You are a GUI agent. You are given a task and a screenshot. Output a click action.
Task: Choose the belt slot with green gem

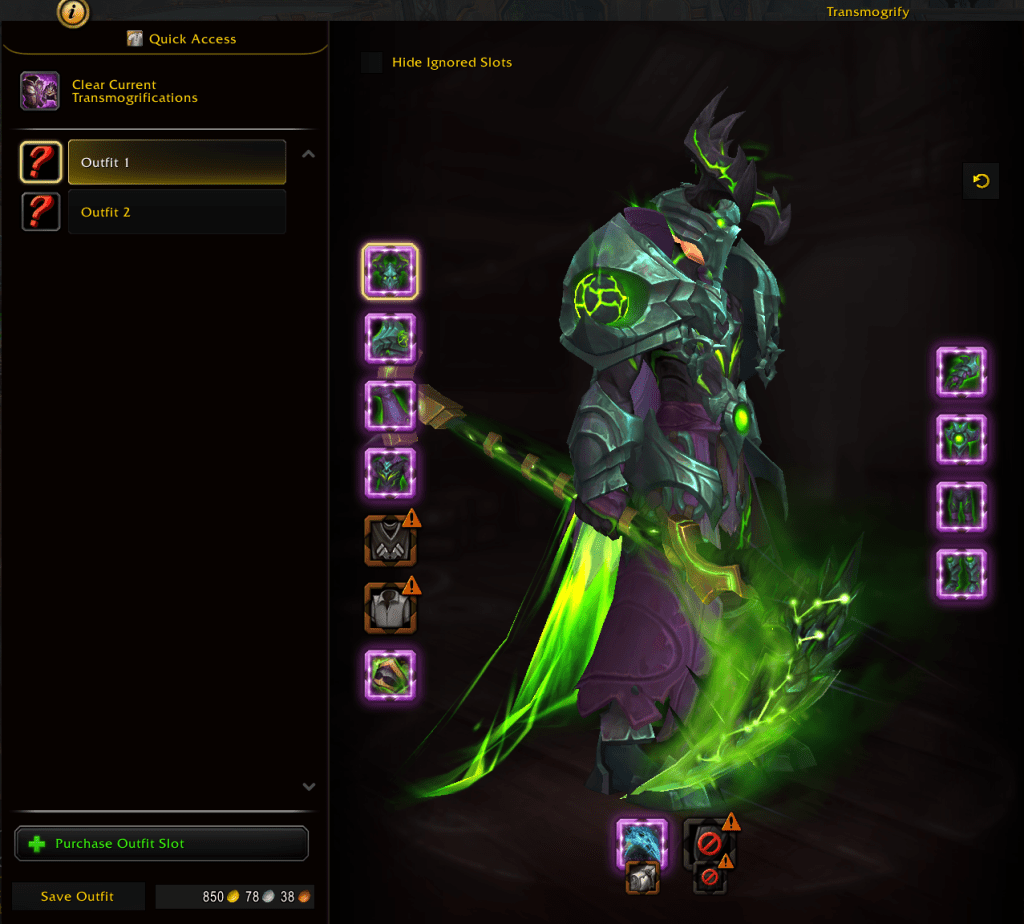(x=961, y=439)
